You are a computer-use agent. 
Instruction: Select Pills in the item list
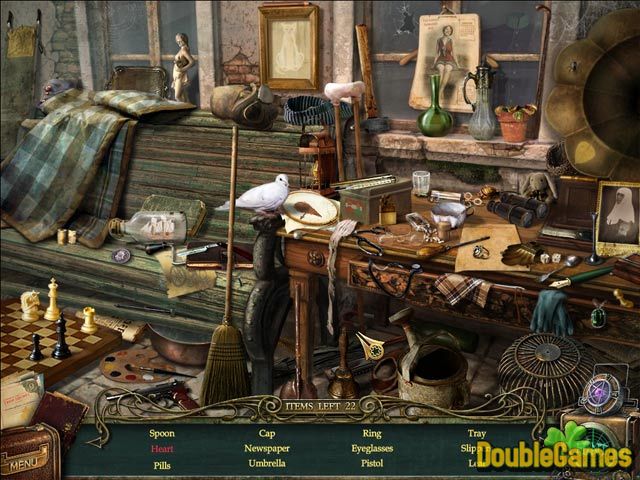click(162, 464)
